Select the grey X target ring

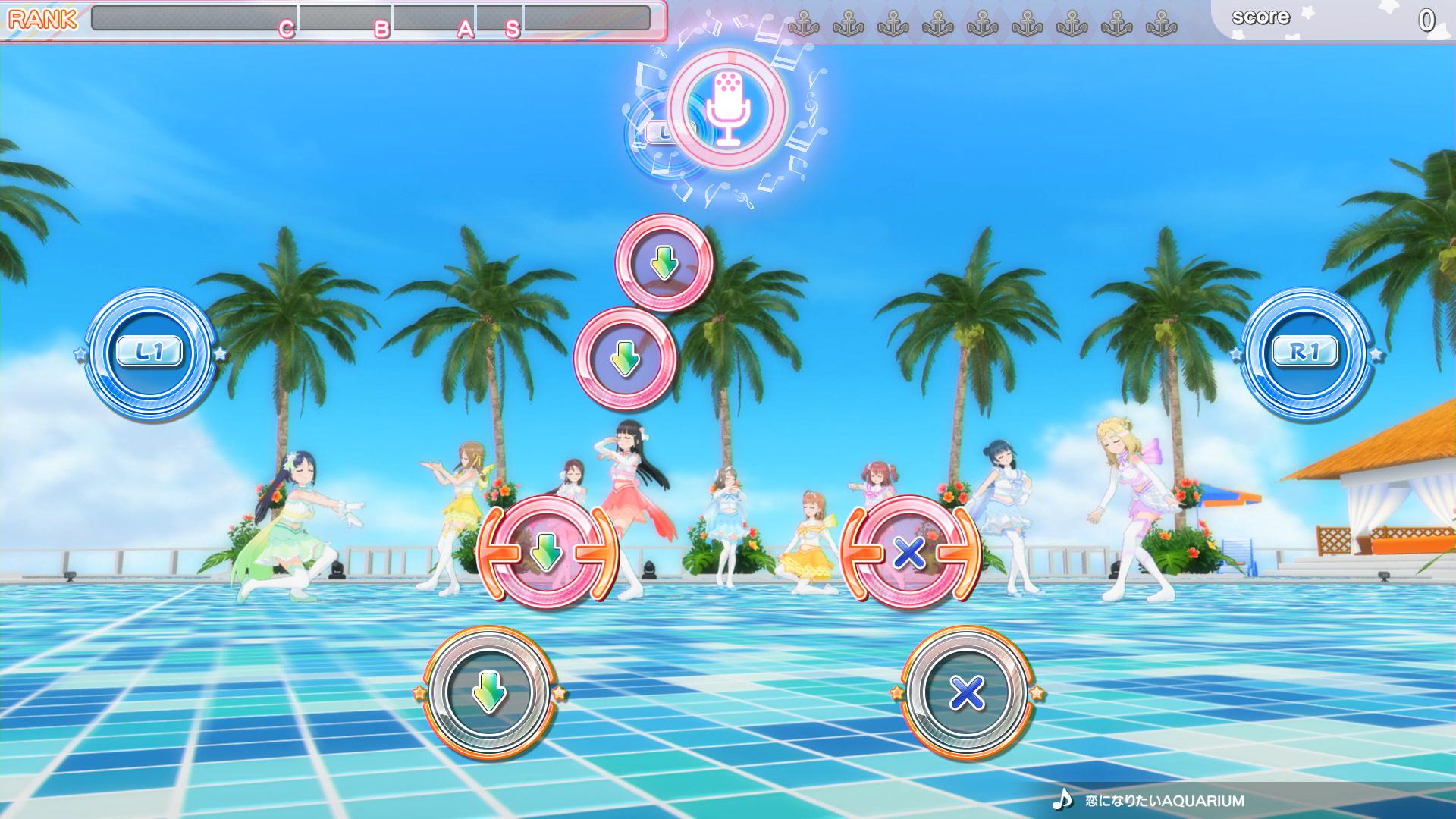click(967, 692)
